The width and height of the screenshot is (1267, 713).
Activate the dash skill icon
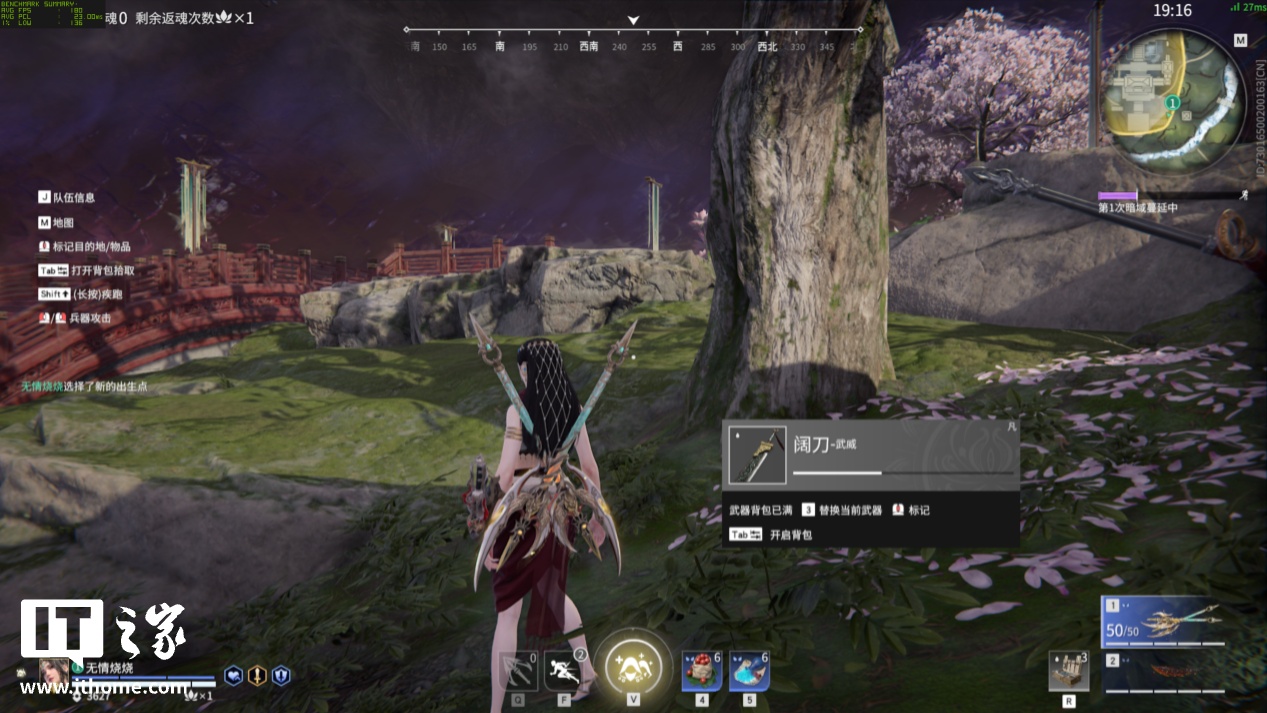pyautogui.click(x=564, y=670)
